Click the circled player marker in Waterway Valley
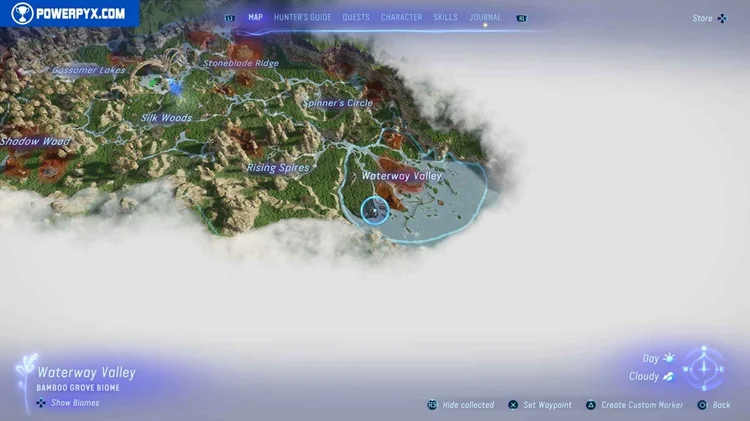Image resolution: width=750 pixels, height=421 pixels. [x=374, y=210]
